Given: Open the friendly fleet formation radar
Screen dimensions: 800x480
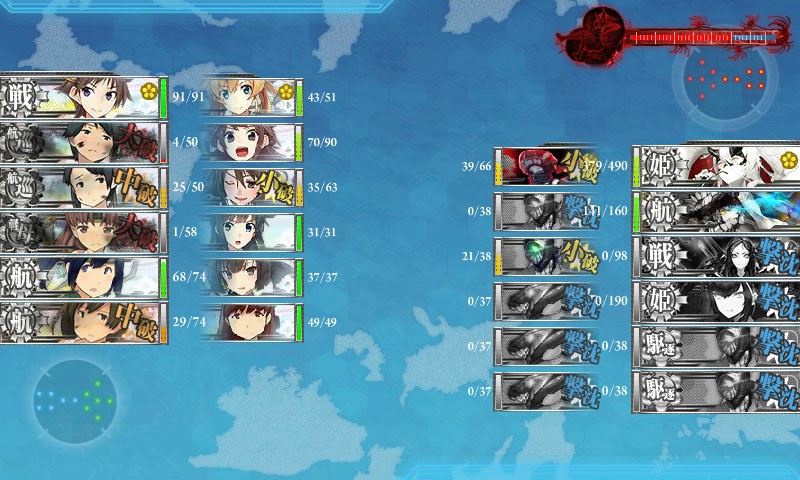Looking at the screenshot, I should pyautogui.click(x=74, y=401).
